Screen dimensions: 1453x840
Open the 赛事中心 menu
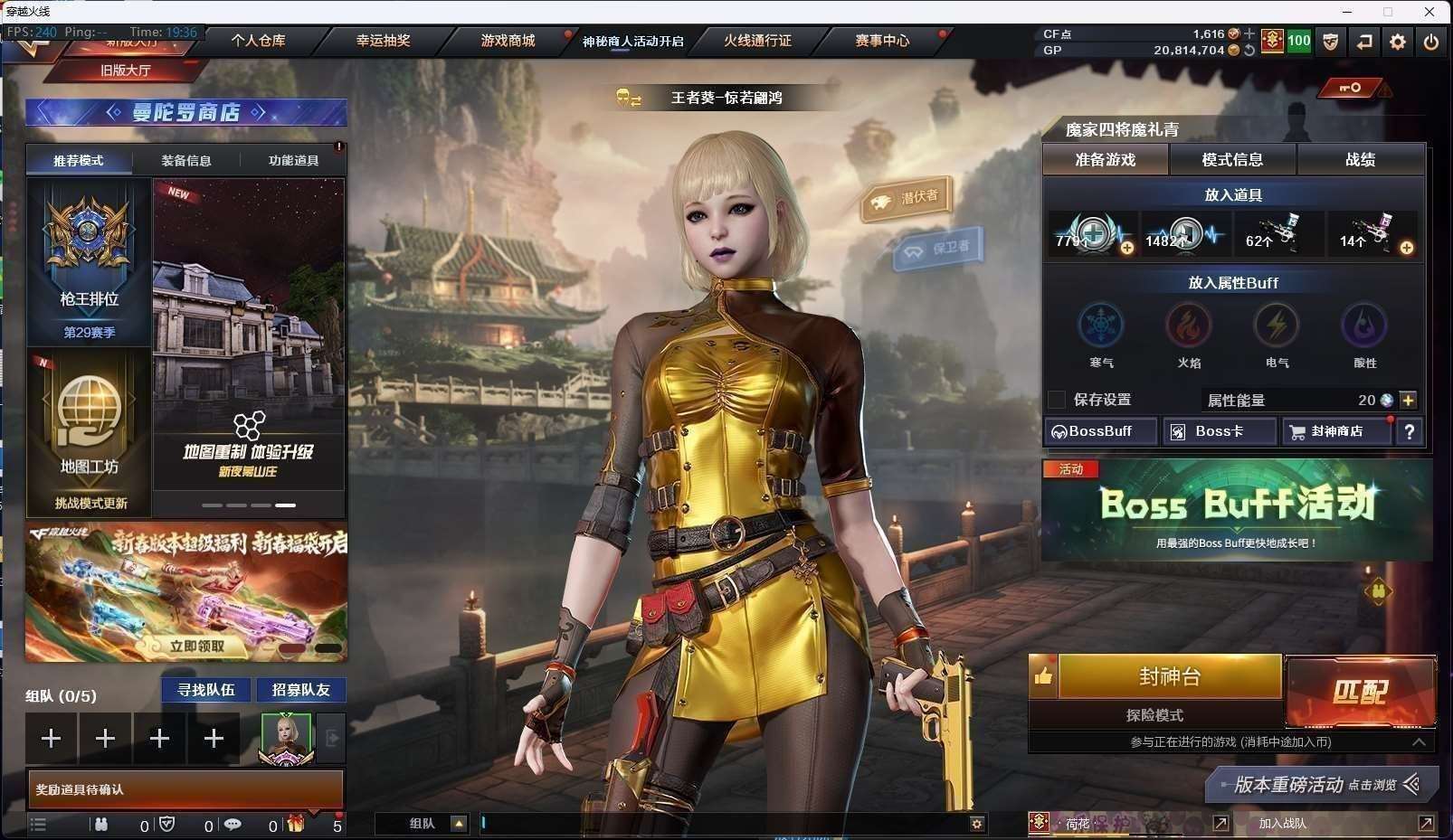pyautogui.click(x=882, y=41)
